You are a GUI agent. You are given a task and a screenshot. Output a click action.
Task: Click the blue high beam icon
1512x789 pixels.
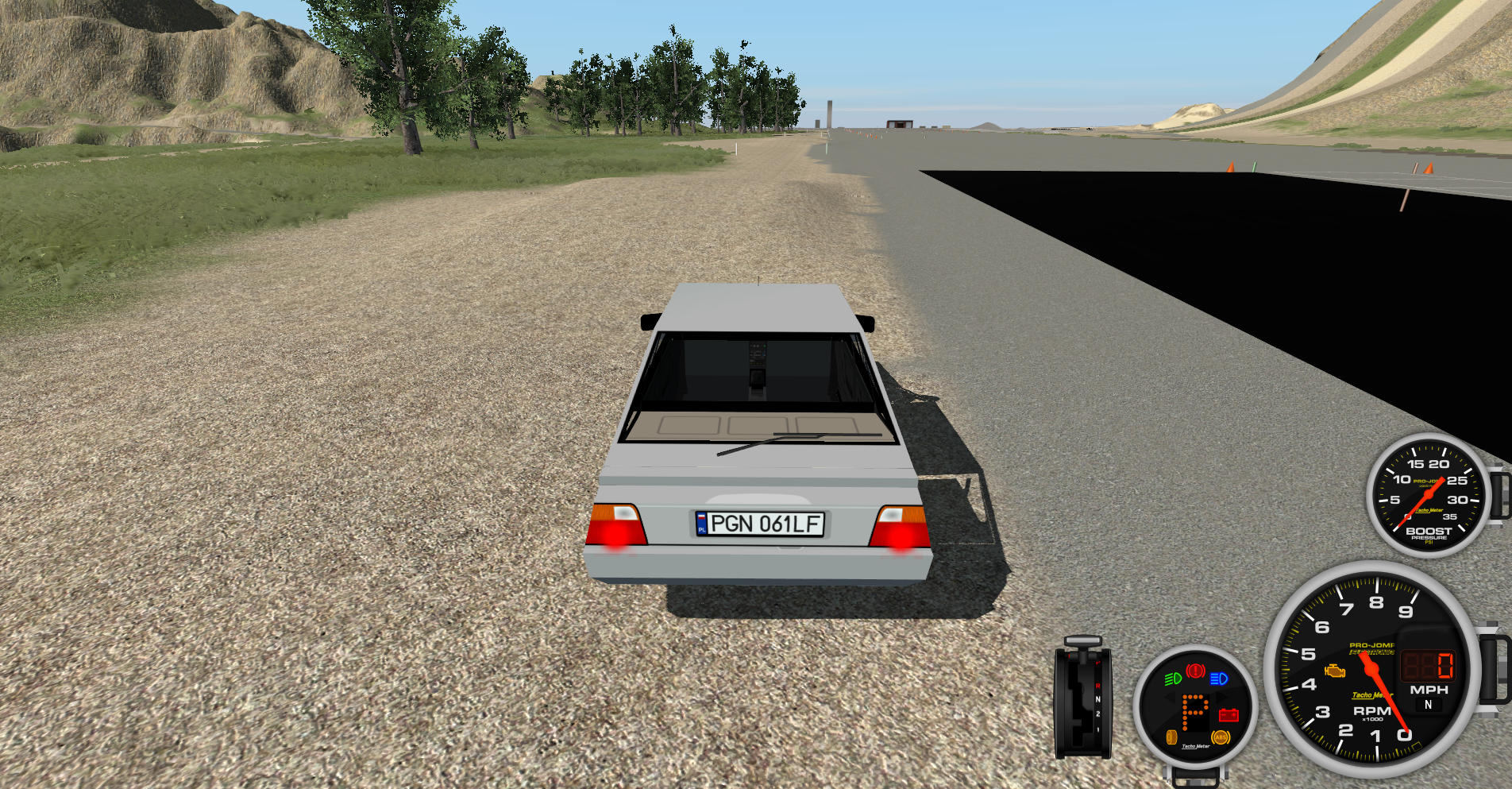pos(1219,679)
